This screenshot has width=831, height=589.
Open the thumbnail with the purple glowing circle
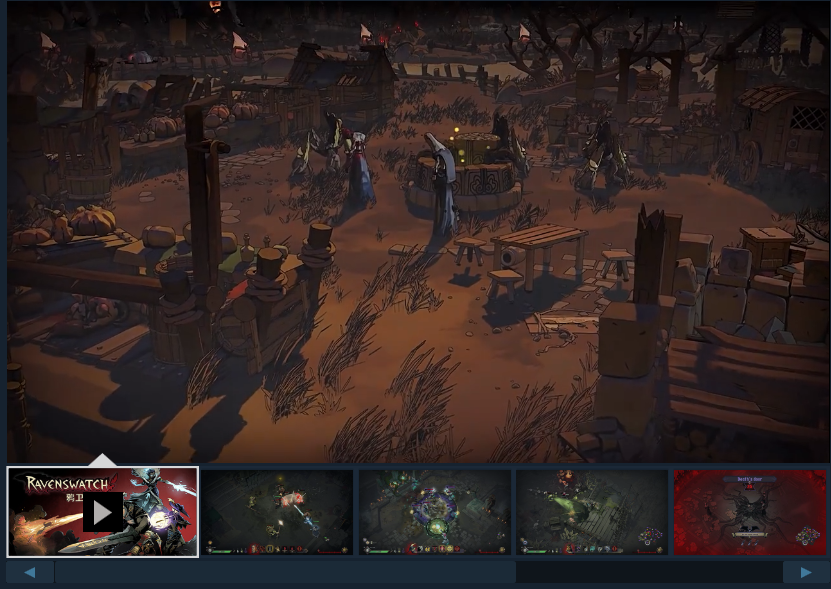tap(435, 512)
